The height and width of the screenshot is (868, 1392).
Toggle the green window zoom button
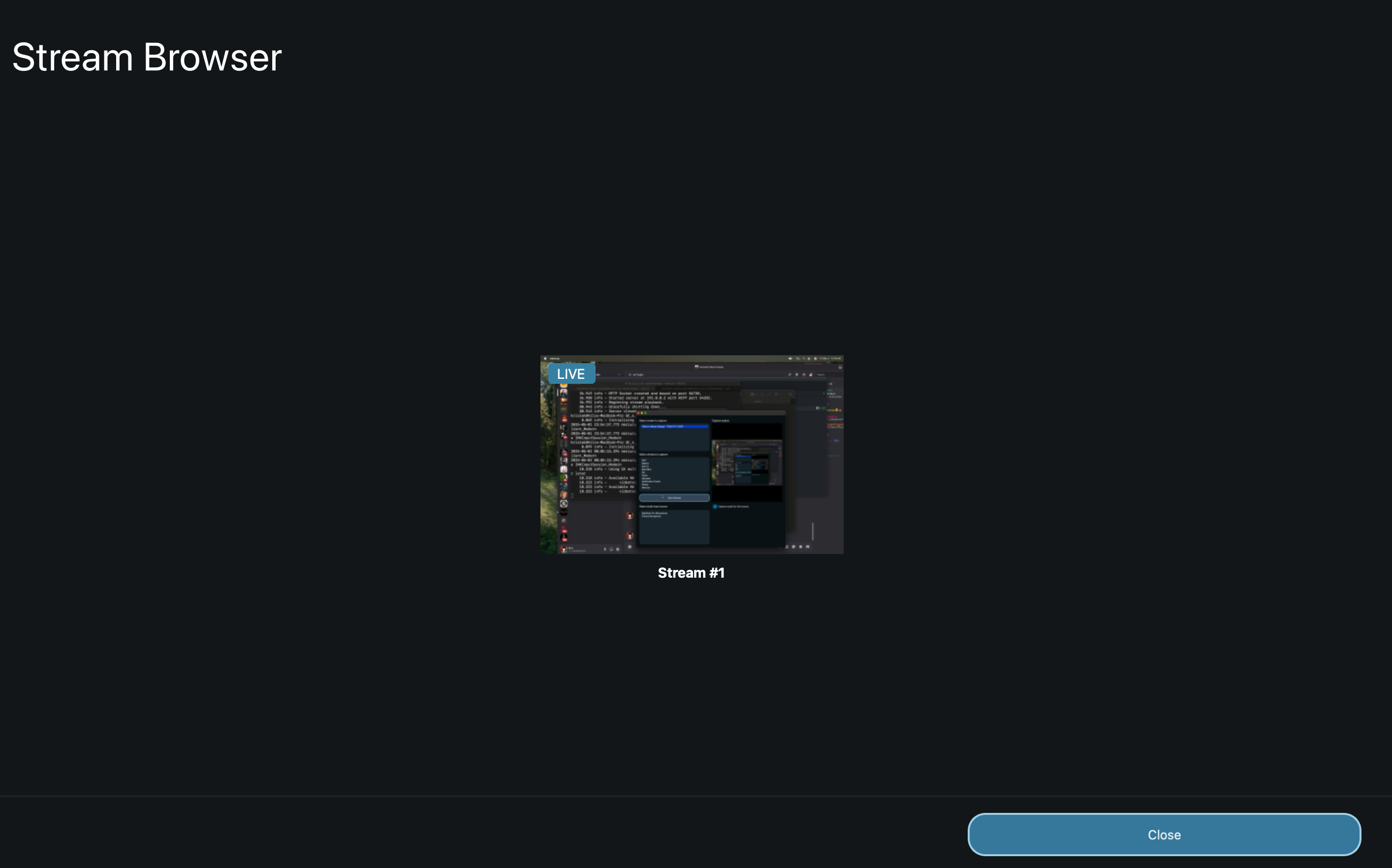(645, 414)
